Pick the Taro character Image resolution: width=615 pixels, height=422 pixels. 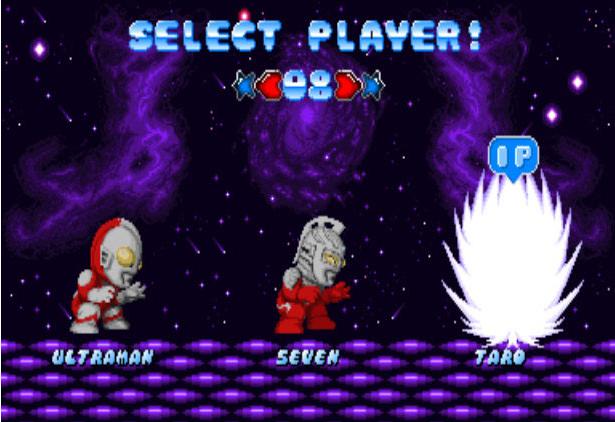[509, 265]
